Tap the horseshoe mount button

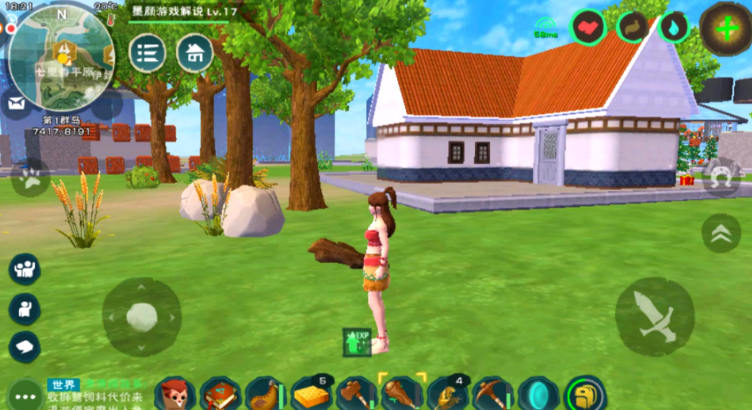click(x=722, y=178)
